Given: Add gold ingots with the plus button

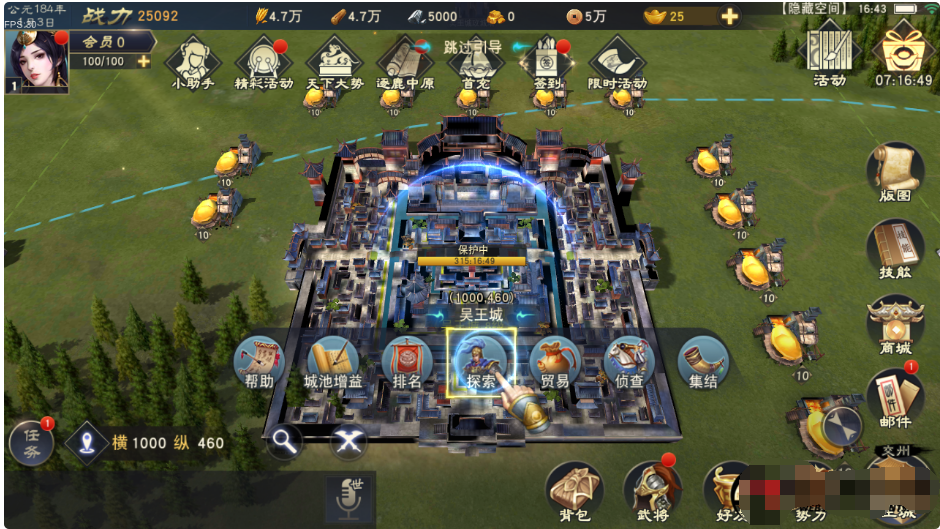Looking at the screenshot, I should (x=730, y=16).
